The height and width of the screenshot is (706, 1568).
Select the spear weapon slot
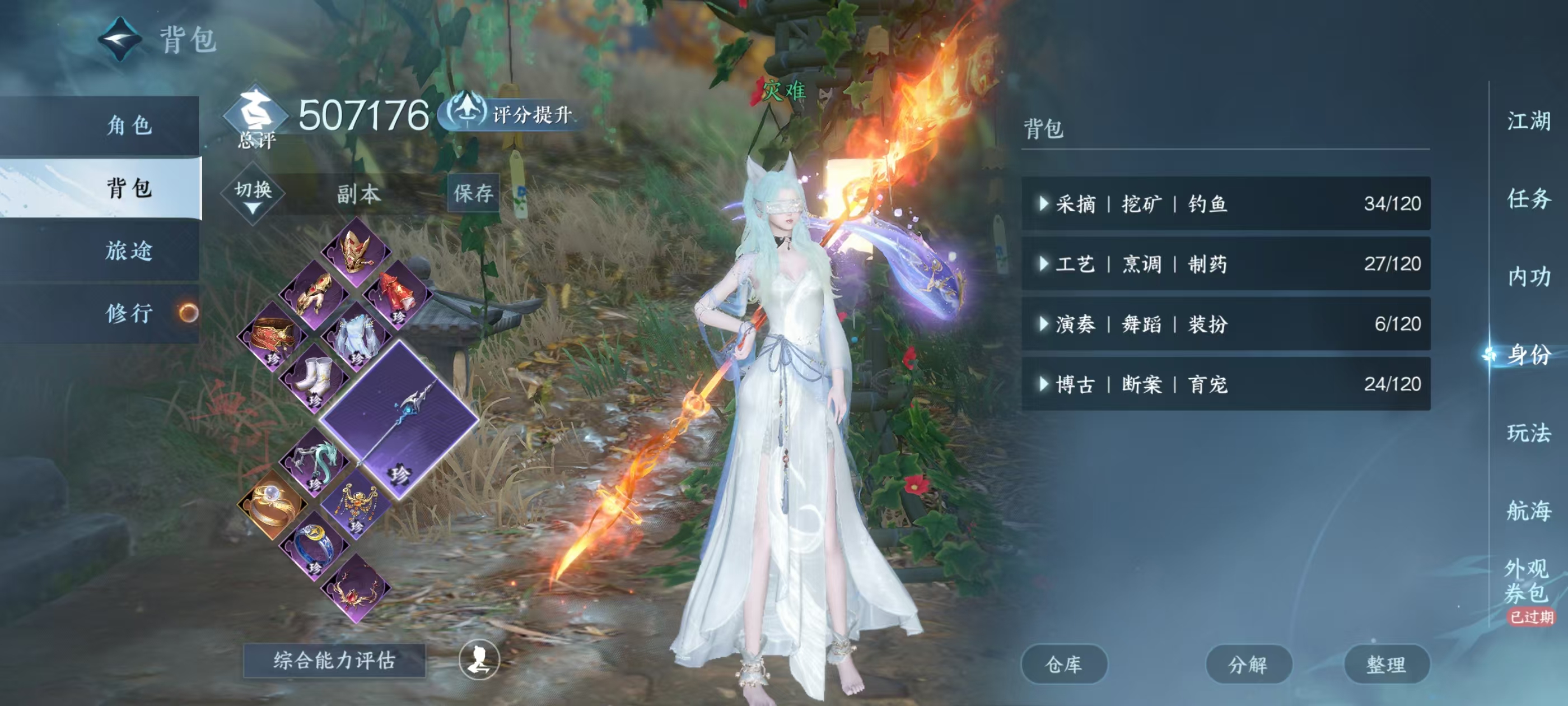pos(399,420)
